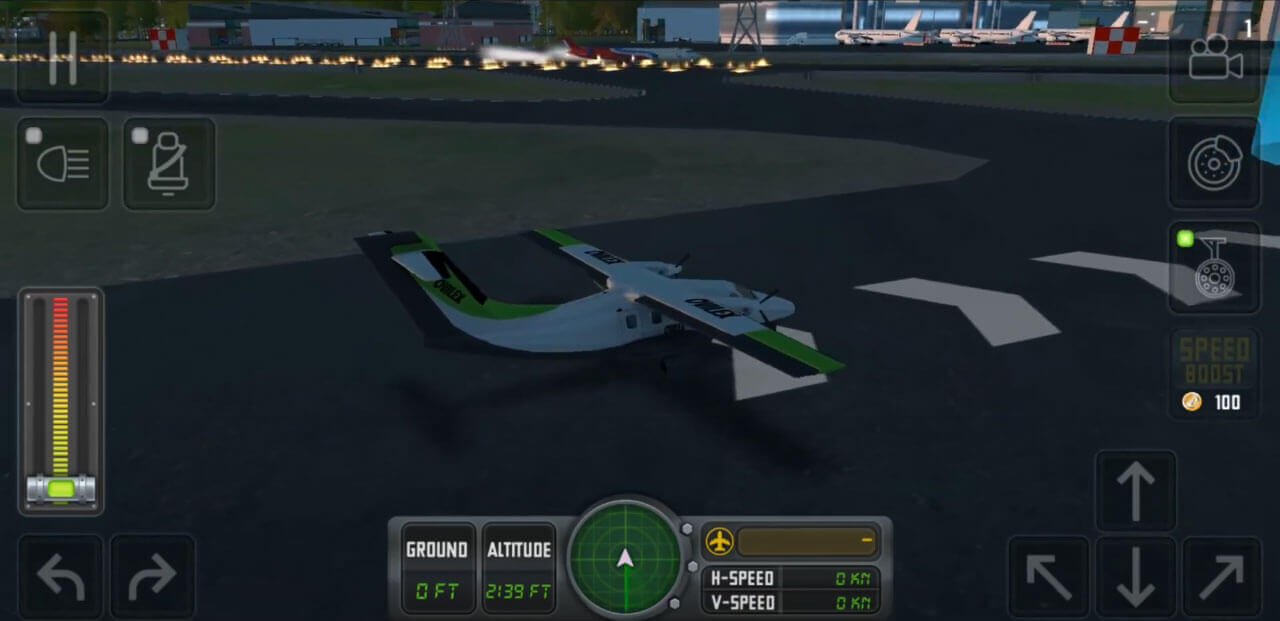Toggle the seatbelt sign
The width and height of the screenshot is (1280, 621).
point(169,164)
